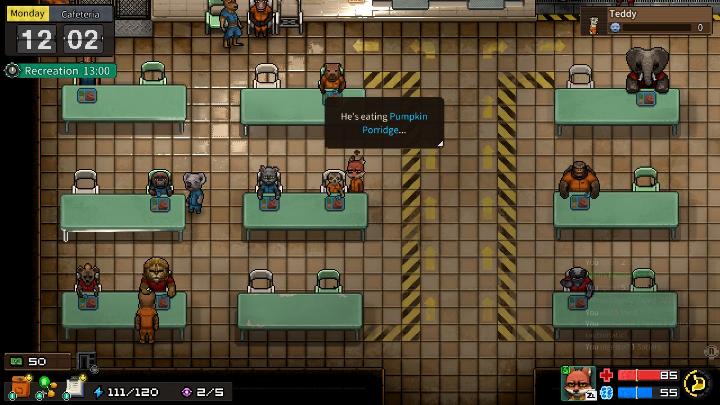Open the orange backpack inventory
Image resolution: width=720 pixels, height=405 pixels.
tap(20, 387)
